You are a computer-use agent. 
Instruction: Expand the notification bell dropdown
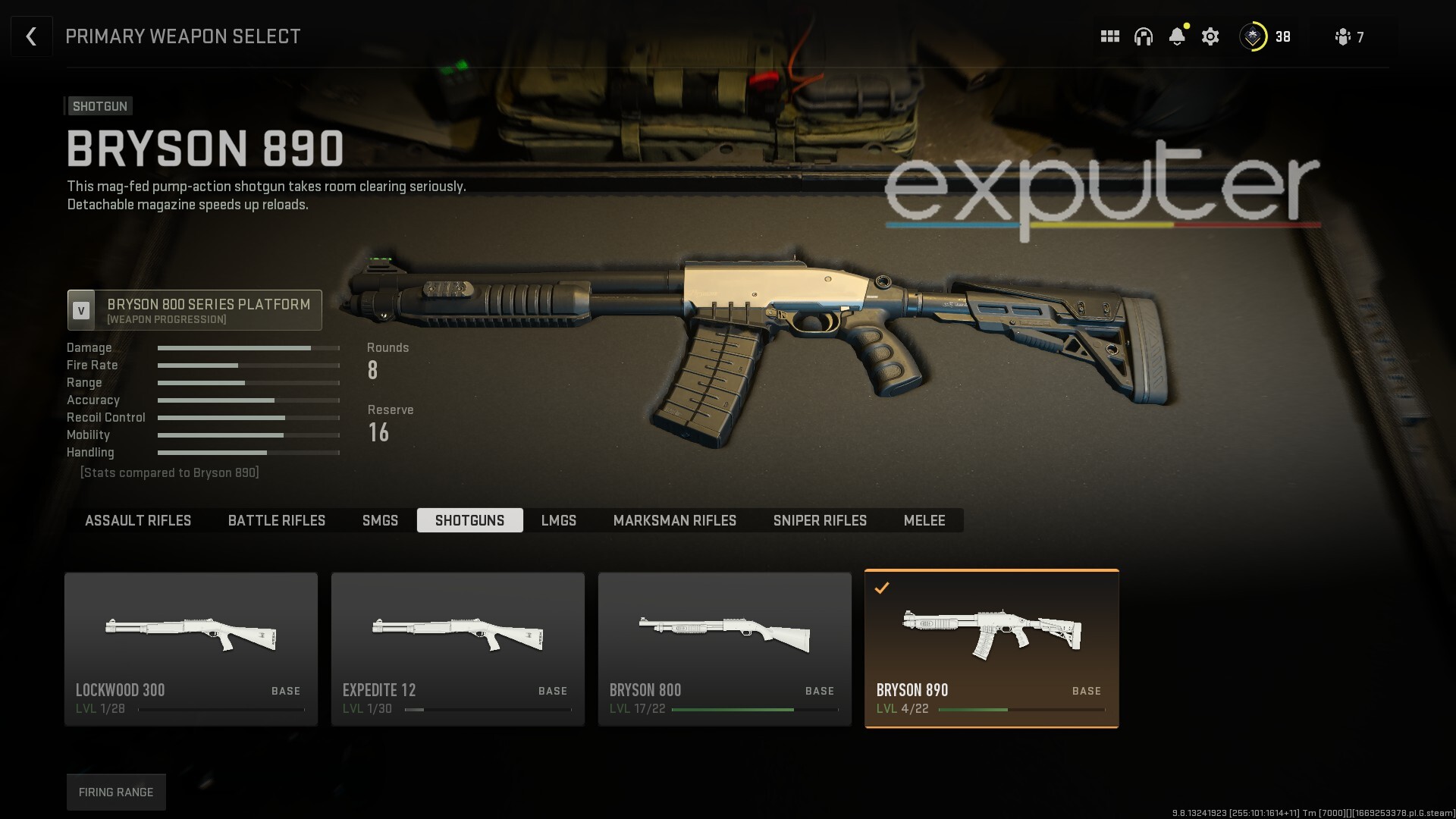(1177, 36)
